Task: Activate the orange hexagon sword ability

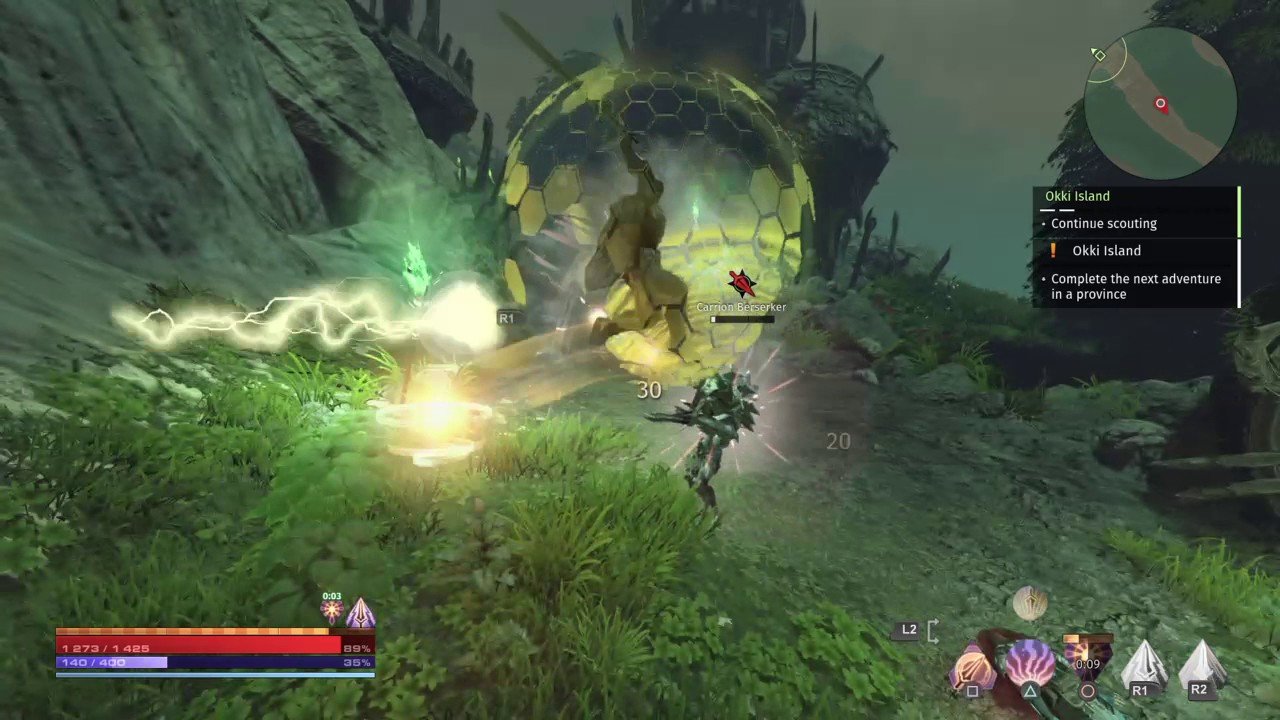Action: click(971, 668)
